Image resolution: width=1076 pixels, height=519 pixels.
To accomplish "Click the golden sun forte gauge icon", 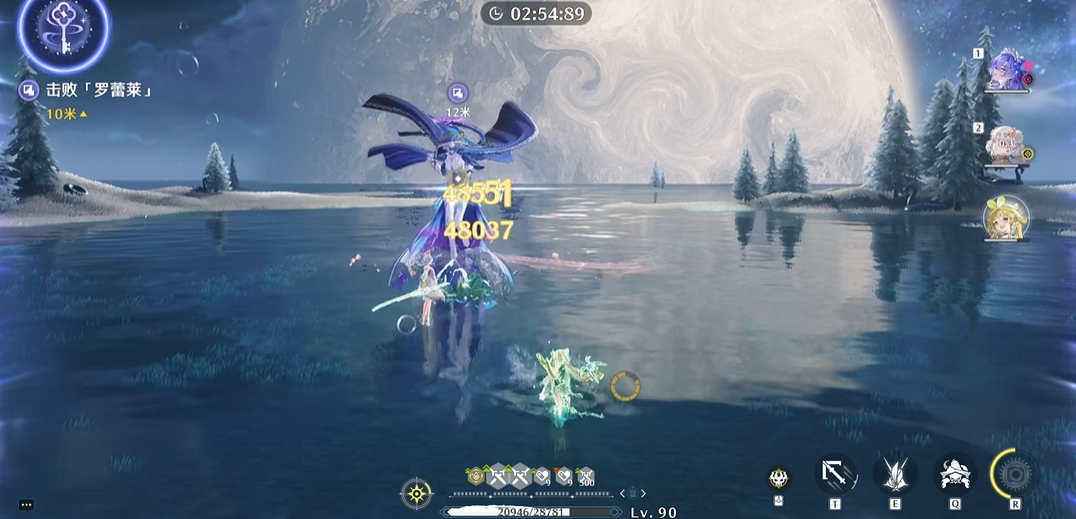I will 416,493.
